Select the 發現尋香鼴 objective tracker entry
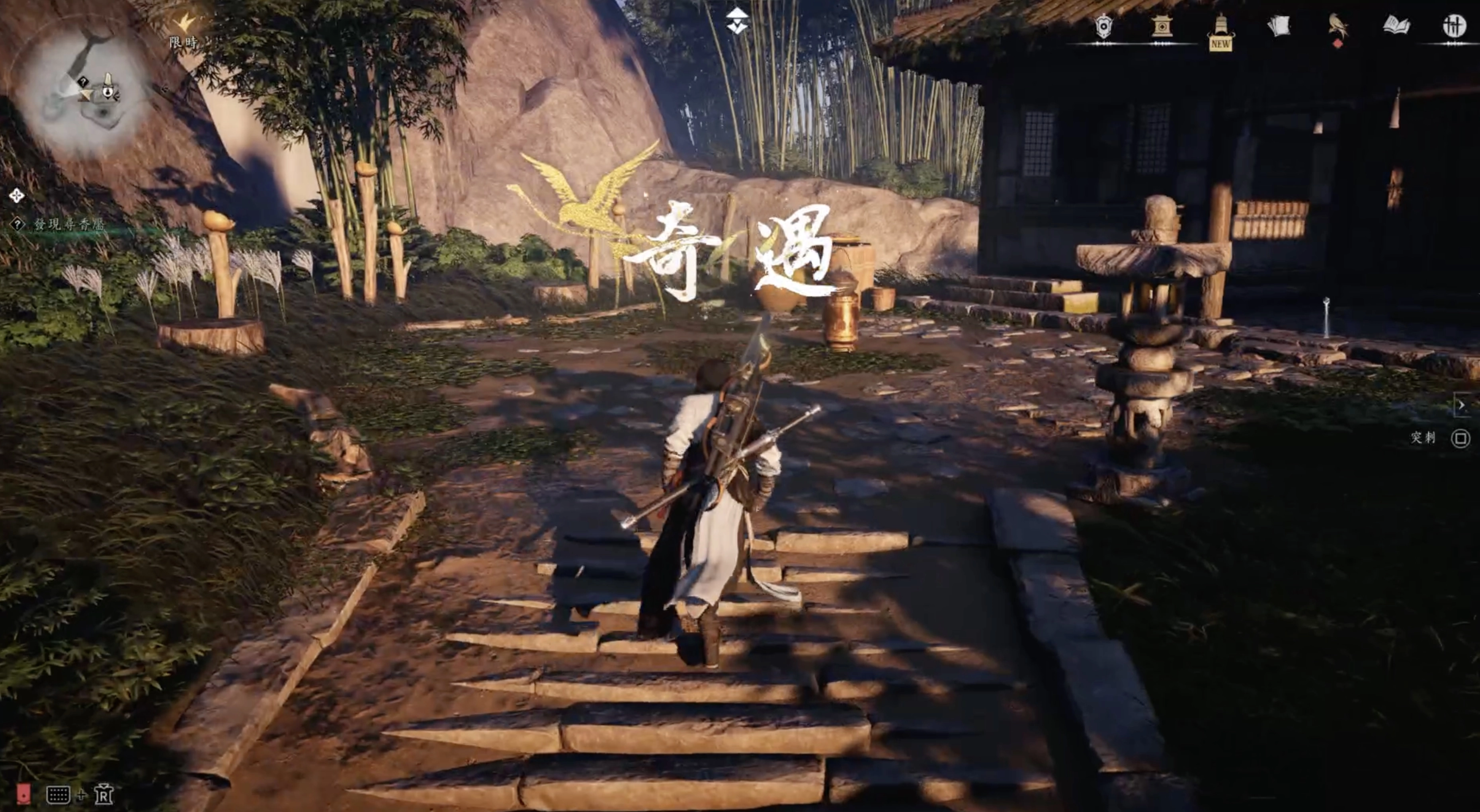This screenshot has height=812, width=1480. click(x=69, y=225)
